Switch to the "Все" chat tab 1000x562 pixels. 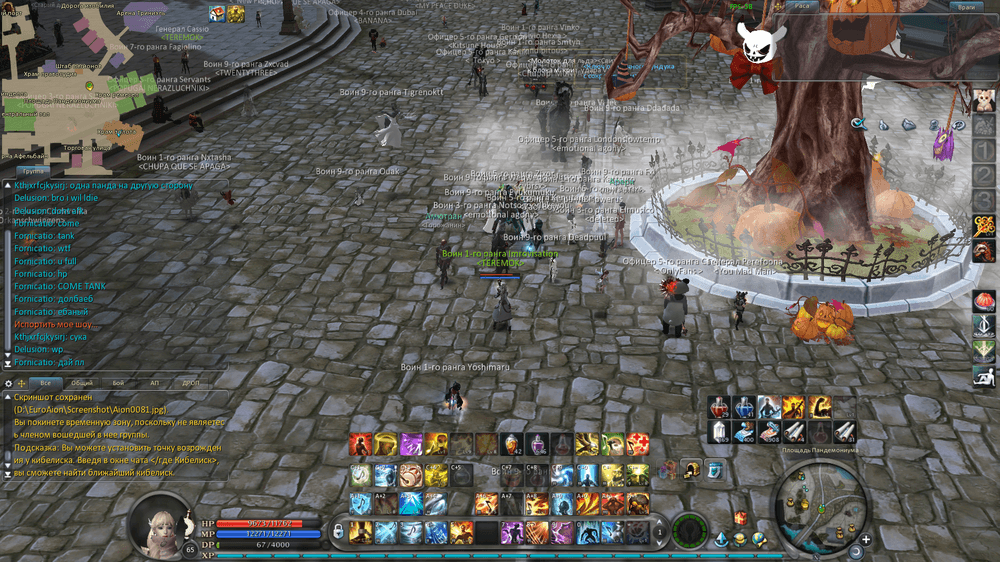[x=44, y=383]
